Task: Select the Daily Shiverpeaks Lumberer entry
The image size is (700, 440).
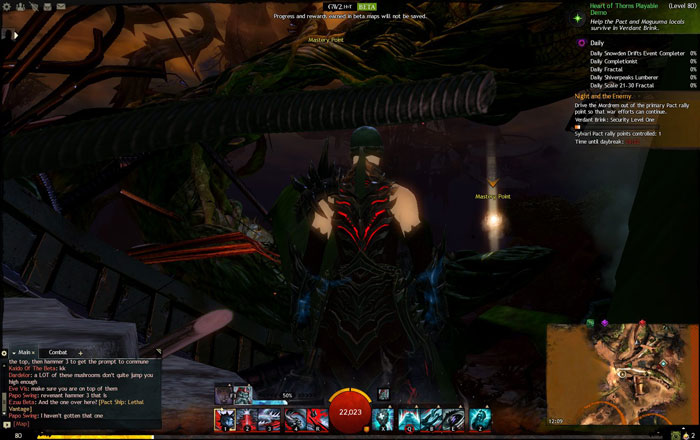Action: 626,77
